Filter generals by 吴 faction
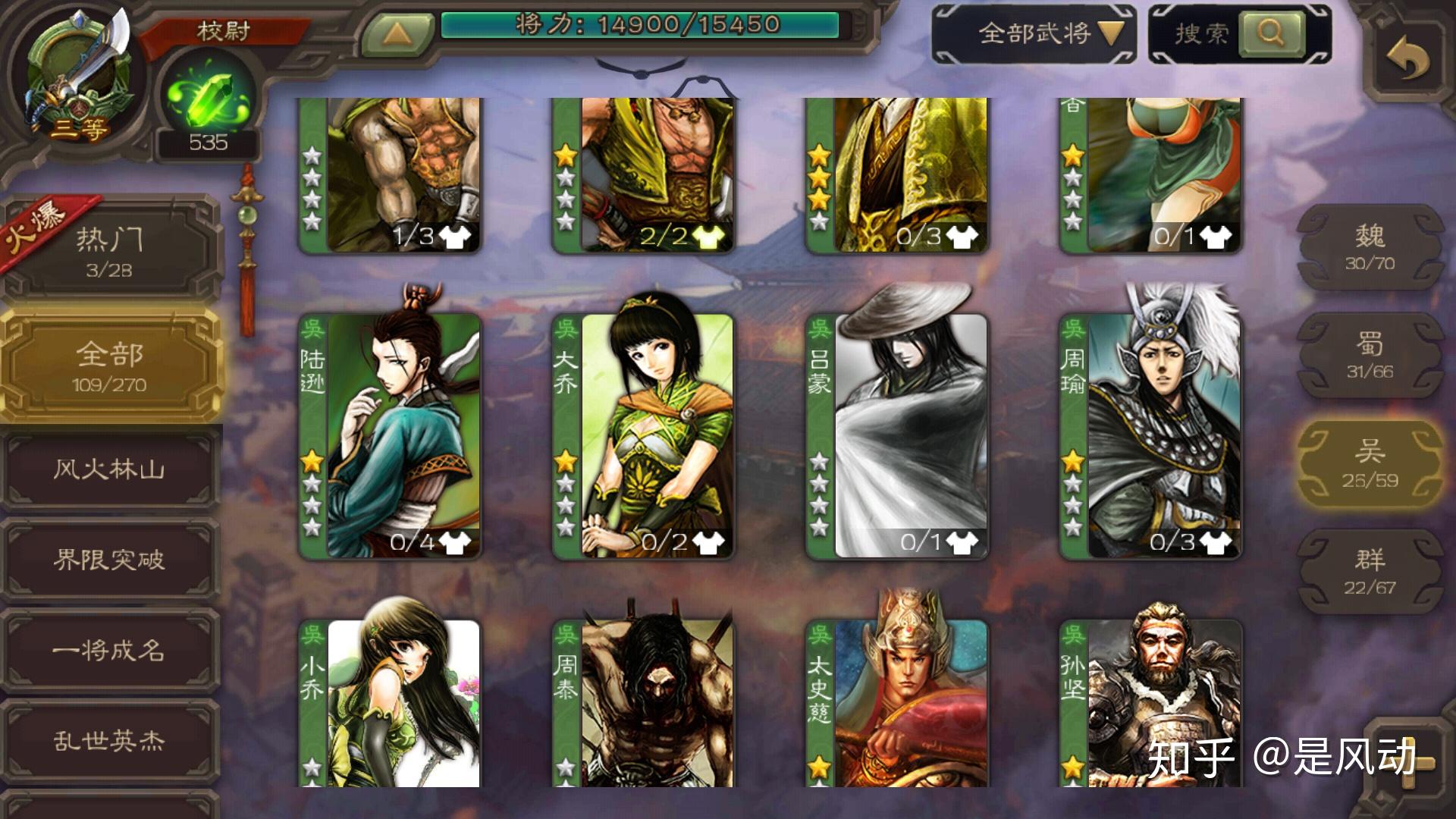 1370,464
